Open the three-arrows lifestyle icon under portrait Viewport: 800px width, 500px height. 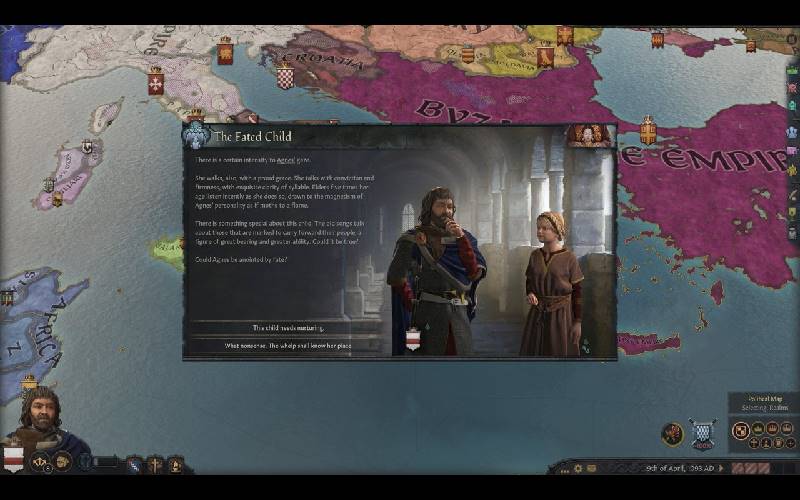point(41,463)
